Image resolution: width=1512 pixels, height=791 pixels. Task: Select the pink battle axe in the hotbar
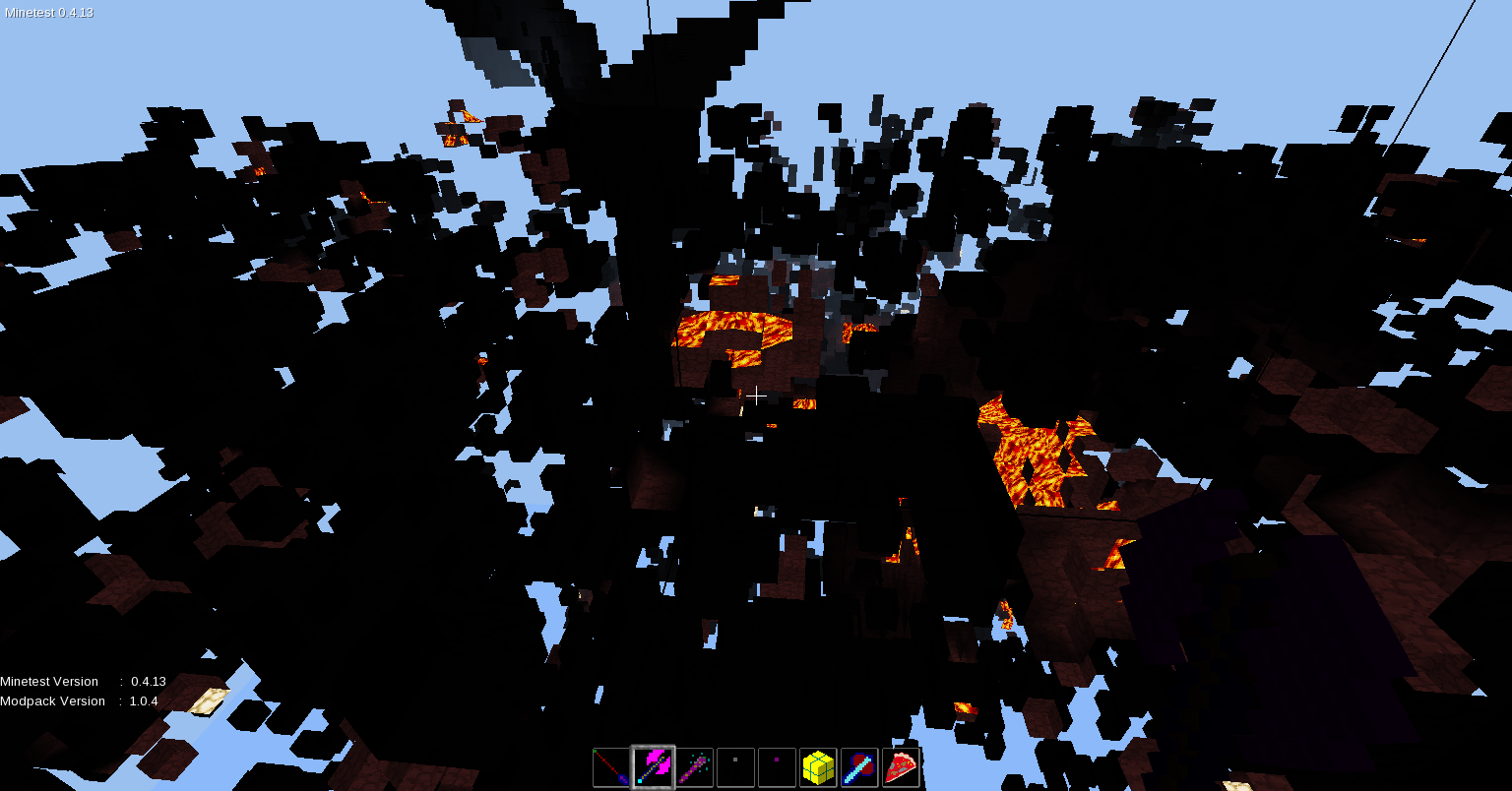click(652, 766)
